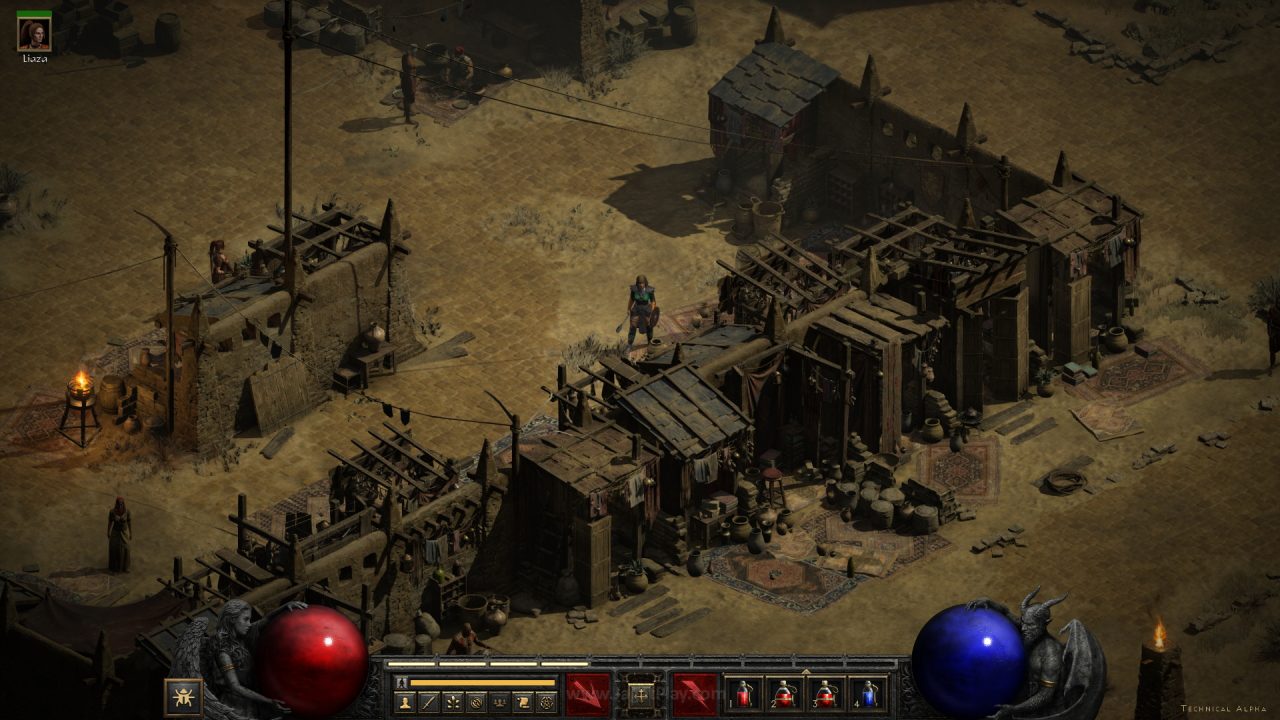
Task: Select the right-click lightning skill icon
Action: pyautogui.click(x=694, y=694)
